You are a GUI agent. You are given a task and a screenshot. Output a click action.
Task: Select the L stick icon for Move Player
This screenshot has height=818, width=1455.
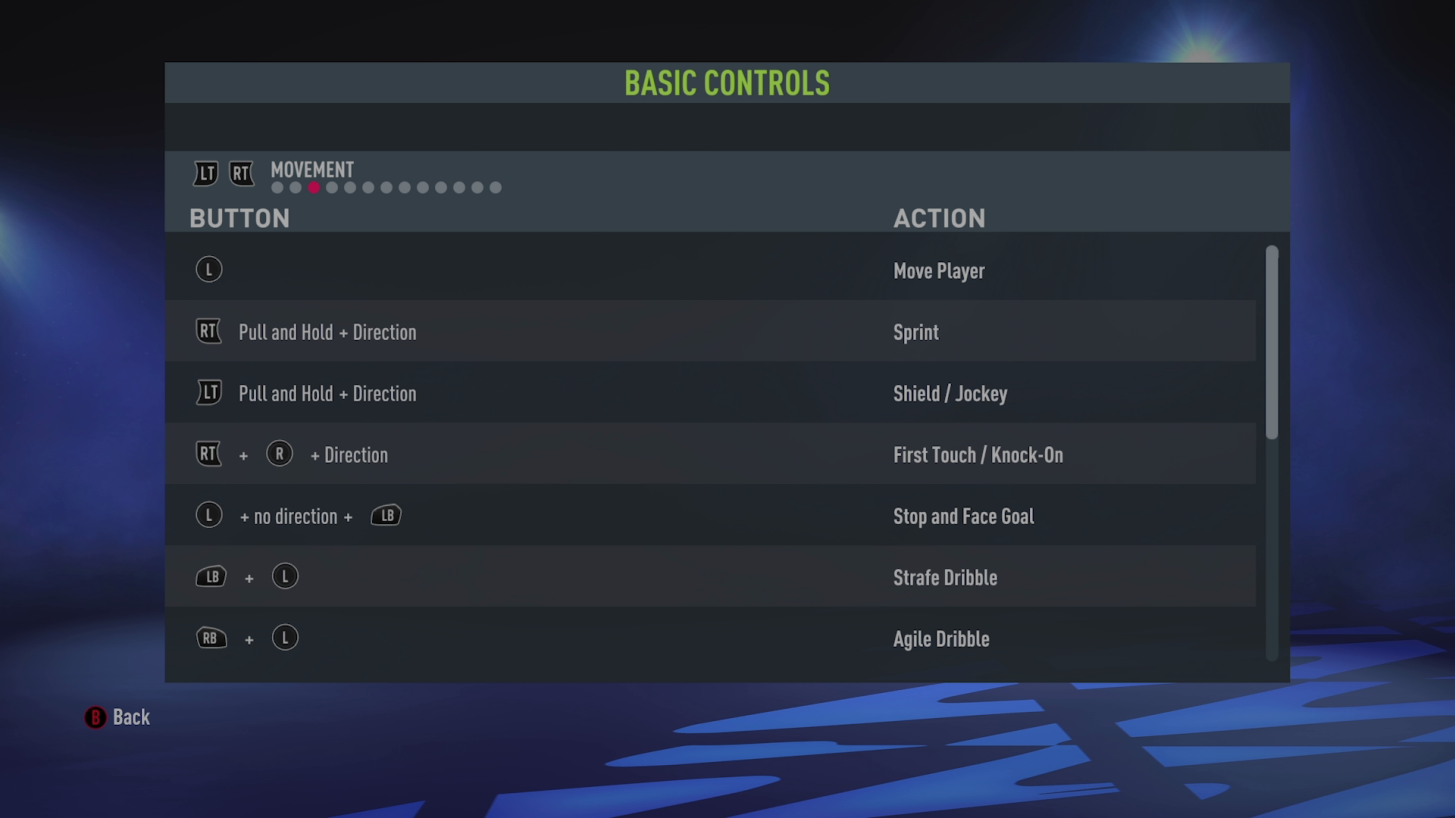209,268
